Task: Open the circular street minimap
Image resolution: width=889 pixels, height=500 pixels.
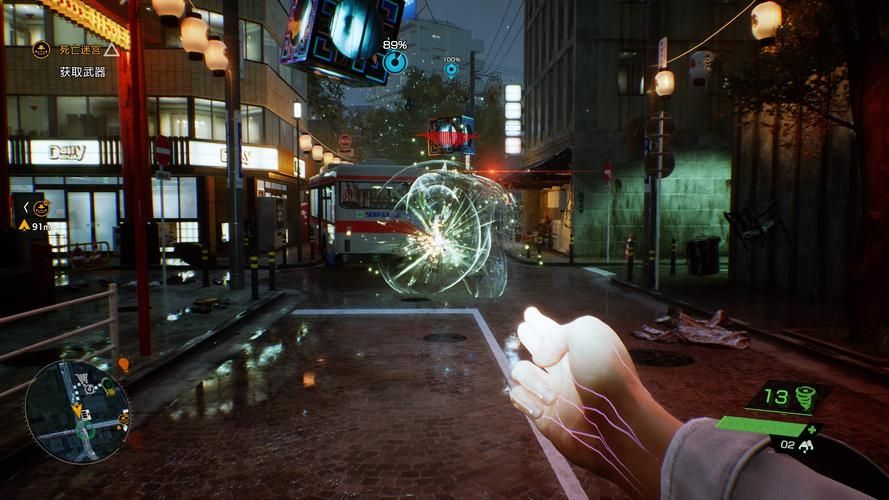Action: tap(77, 411)
